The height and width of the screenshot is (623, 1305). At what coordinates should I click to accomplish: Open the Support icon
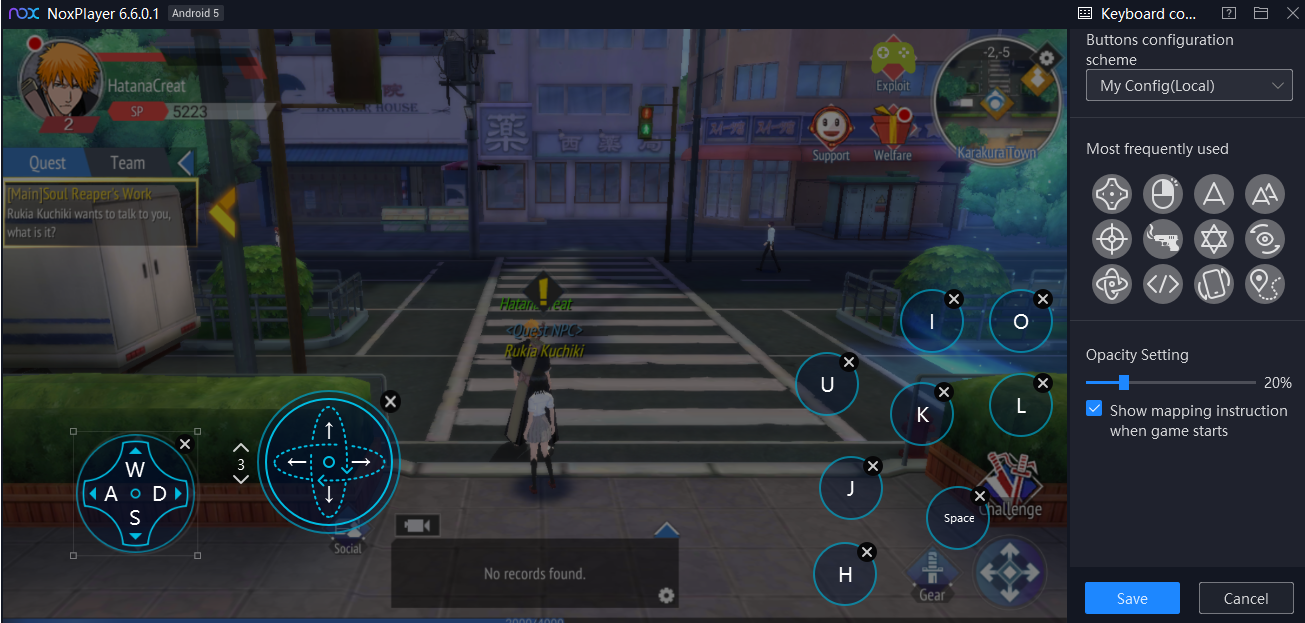point(830,132)
